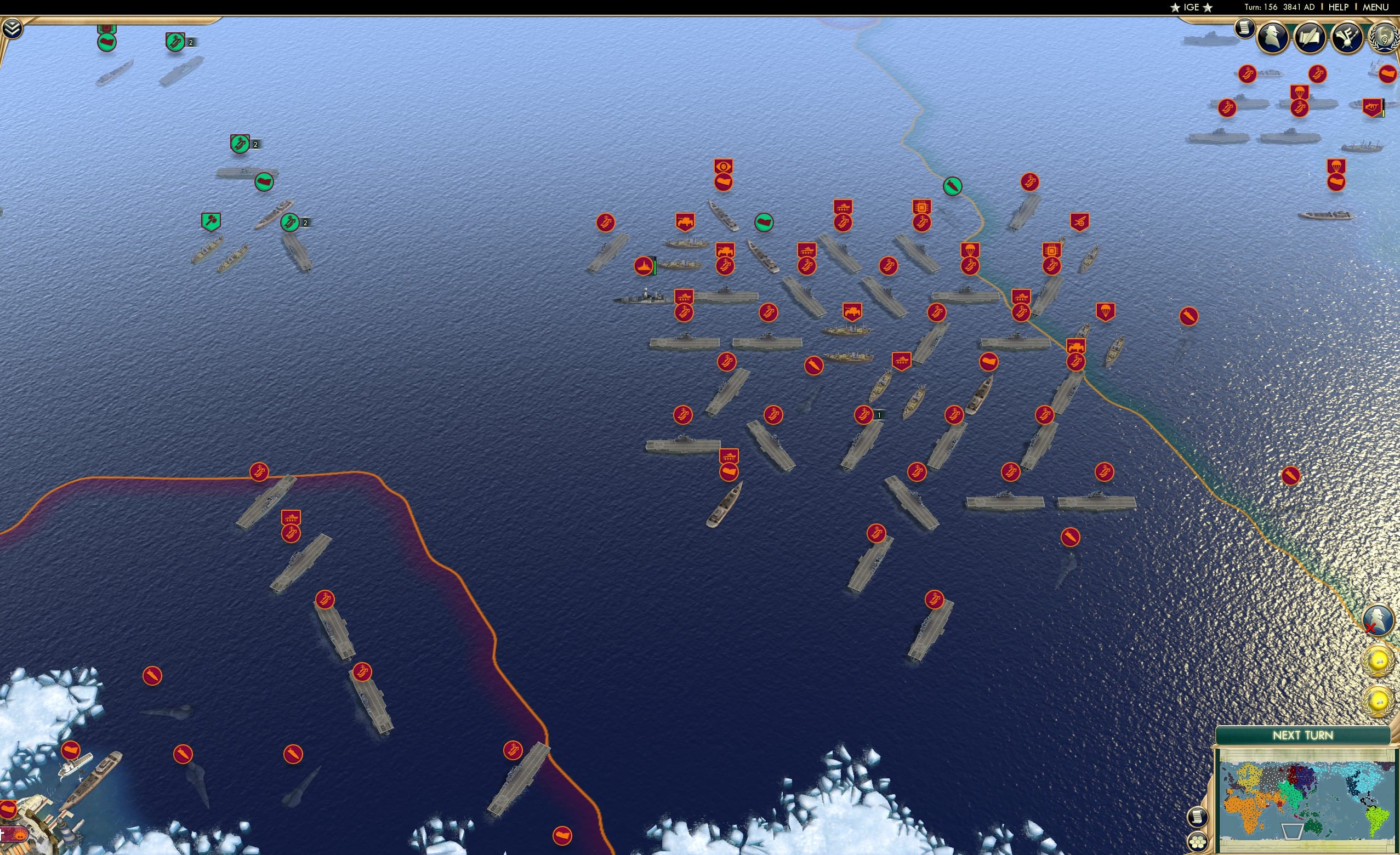Image resolution: width=1400 pixels, height=855 pixels.
Task: Click the scroll icon beside the minimap
Action: (1198, 818)
